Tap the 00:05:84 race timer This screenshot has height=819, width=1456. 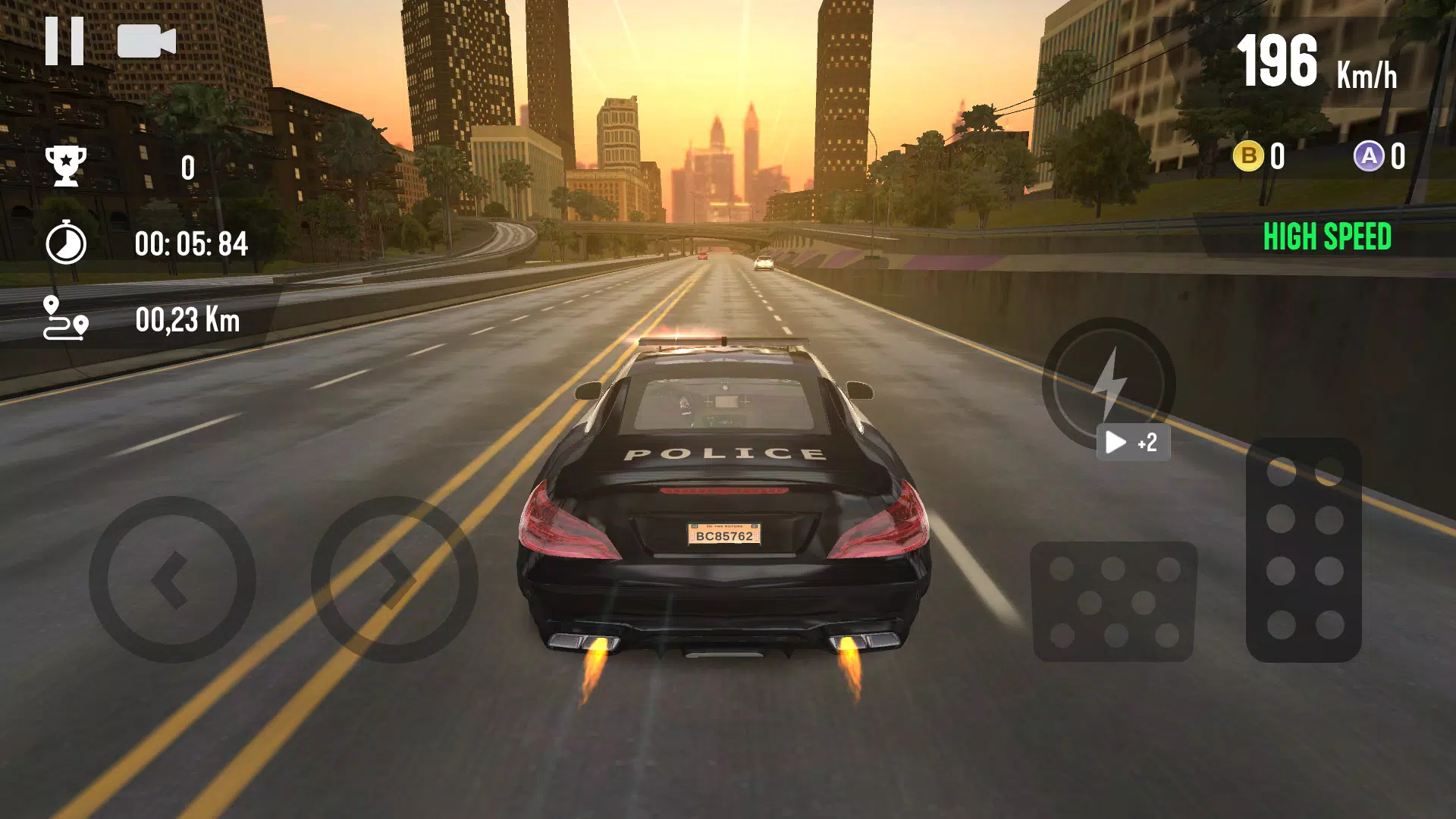(x=192, y=243)
